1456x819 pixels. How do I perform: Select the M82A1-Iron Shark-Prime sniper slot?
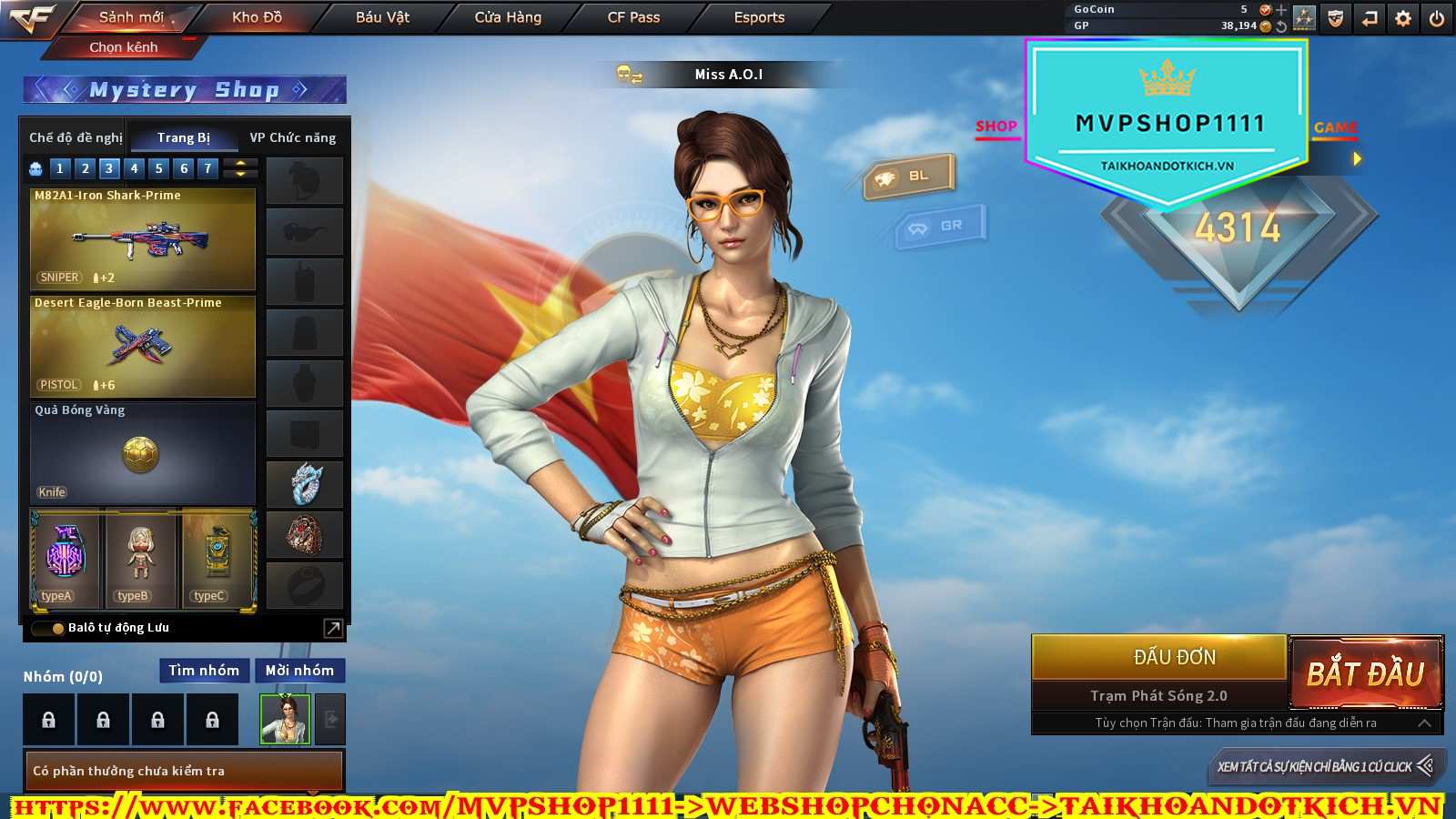coord(143,238)
